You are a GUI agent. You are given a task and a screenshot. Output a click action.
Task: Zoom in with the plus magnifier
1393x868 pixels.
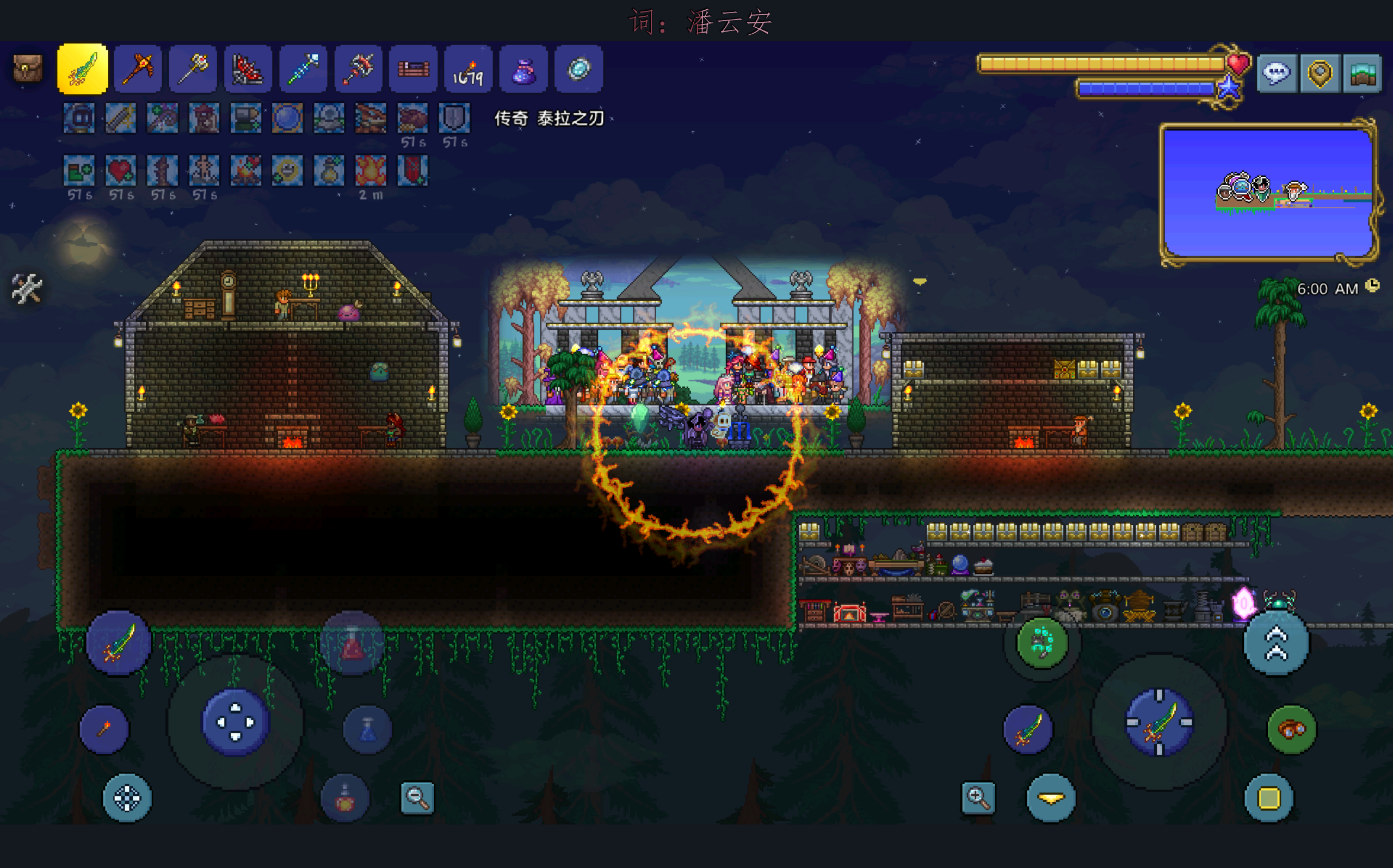pos(978,797)
